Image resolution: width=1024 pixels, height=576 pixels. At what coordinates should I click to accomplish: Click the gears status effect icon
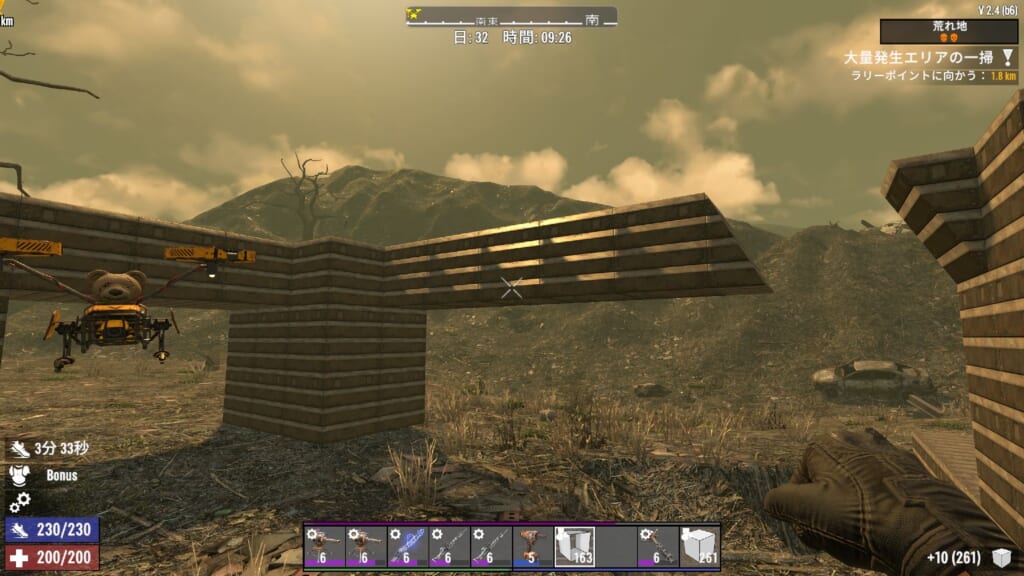[20, 501]
